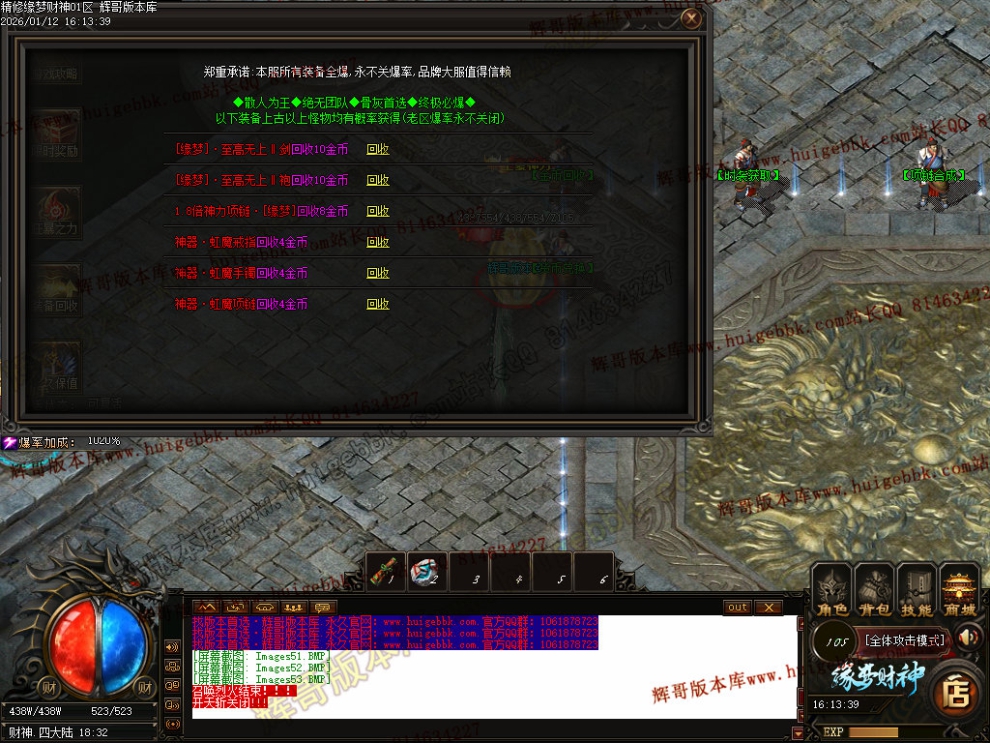Click the chat window's out button
Screen dimensions: 990x743
point(737,607)
